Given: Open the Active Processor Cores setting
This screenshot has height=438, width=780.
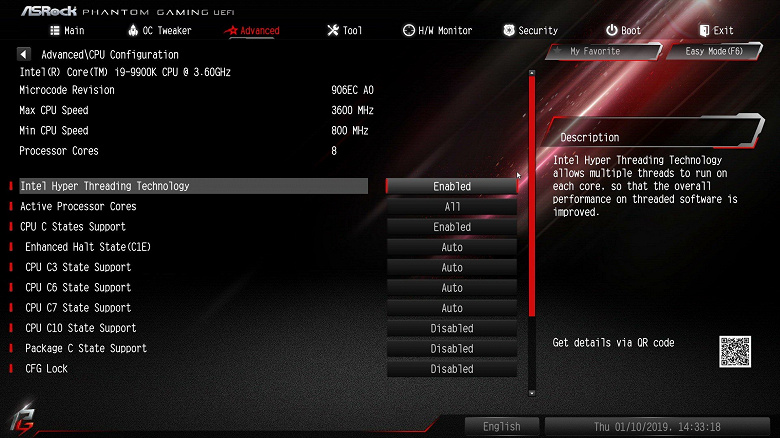Looking at the screenshot, I should [x=452, y=207].
